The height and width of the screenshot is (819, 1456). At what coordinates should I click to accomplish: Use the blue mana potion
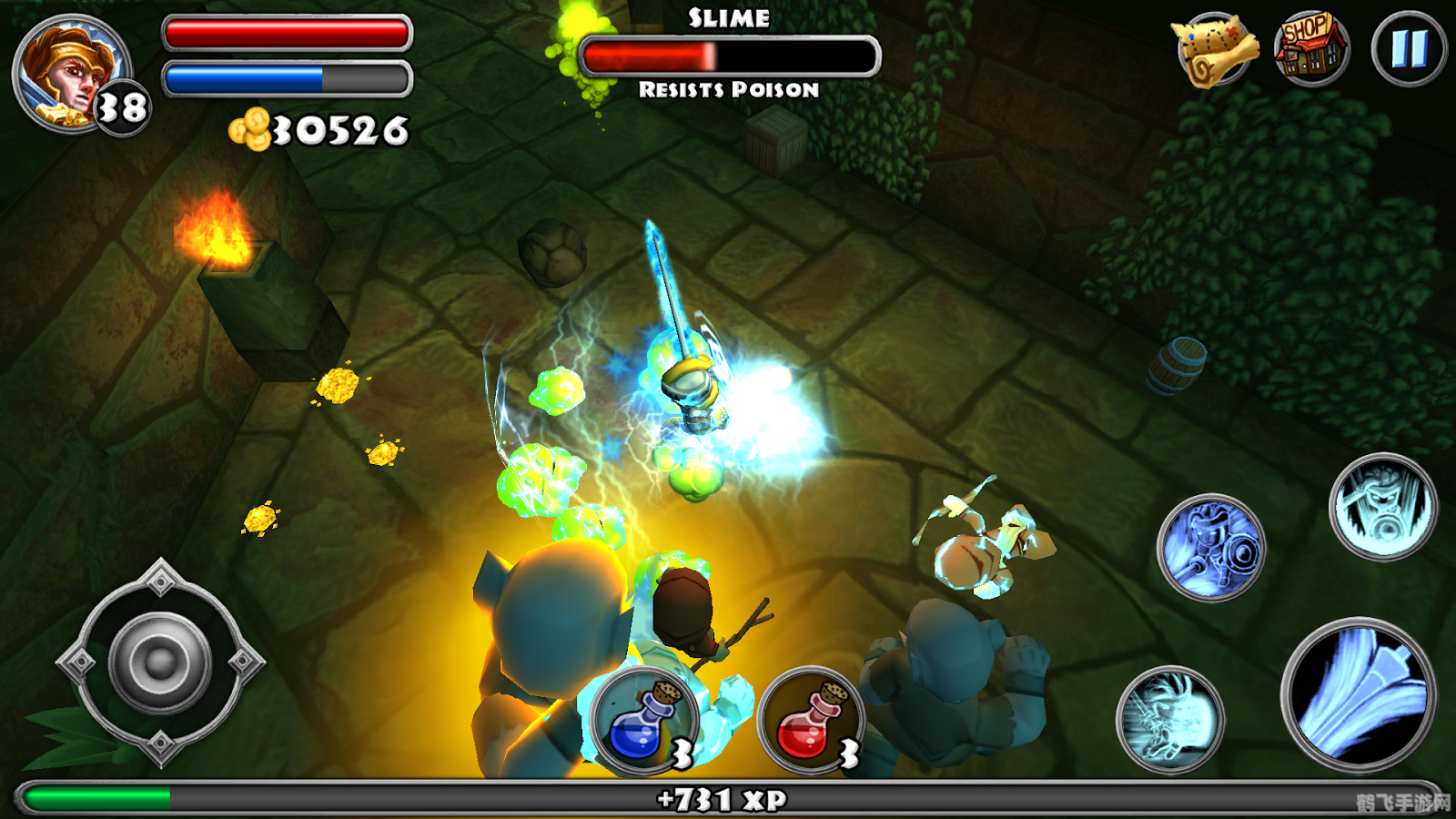(642, 721)
